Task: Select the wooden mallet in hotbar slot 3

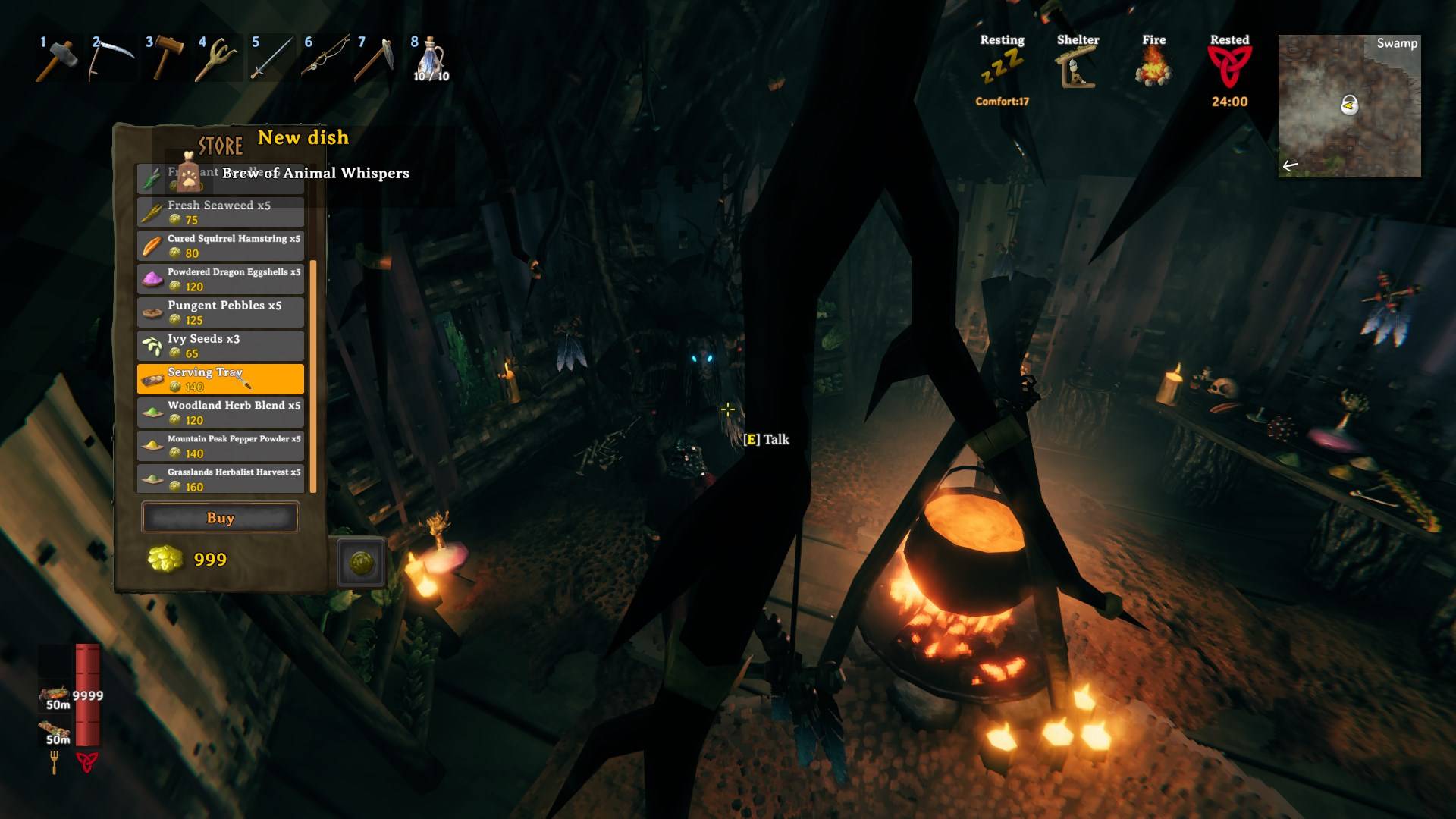Action: click(164, 58)
